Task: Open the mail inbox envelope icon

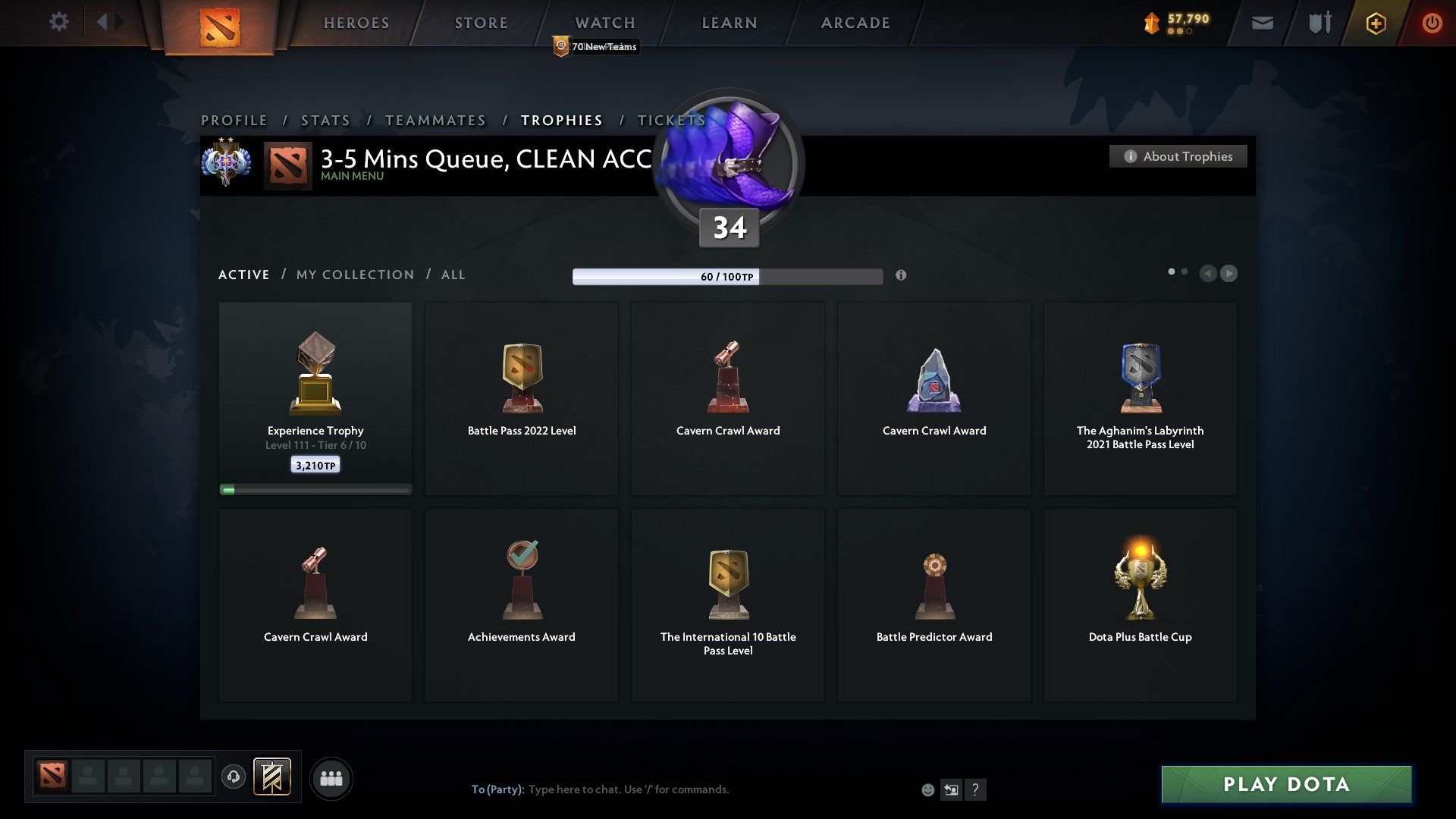Action: [1263, 23]
